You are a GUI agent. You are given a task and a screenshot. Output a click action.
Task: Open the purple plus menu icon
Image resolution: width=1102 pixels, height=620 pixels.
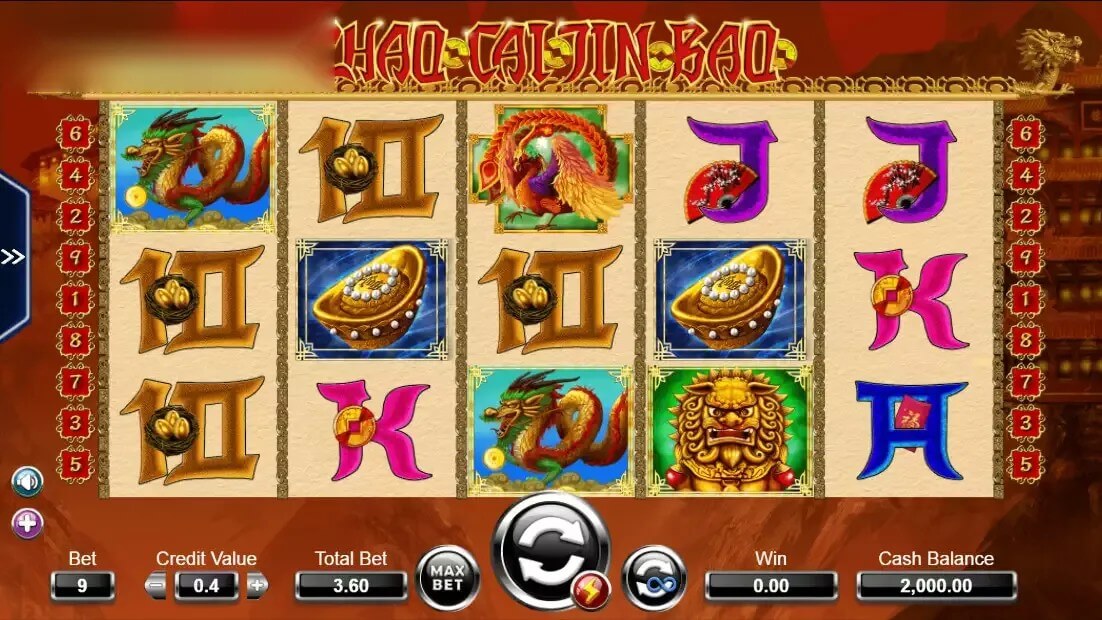(x=27, y=523)
